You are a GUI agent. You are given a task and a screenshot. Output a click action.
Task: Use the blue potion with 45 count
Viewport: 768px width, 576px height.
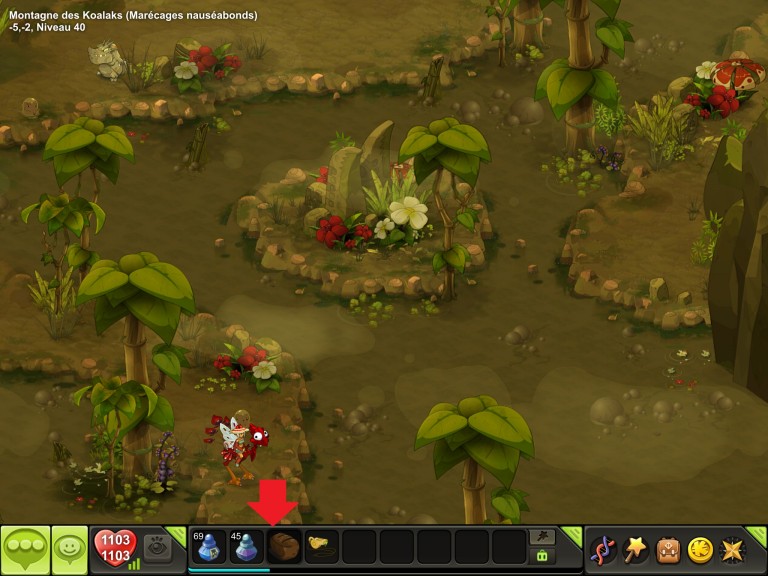245,548
